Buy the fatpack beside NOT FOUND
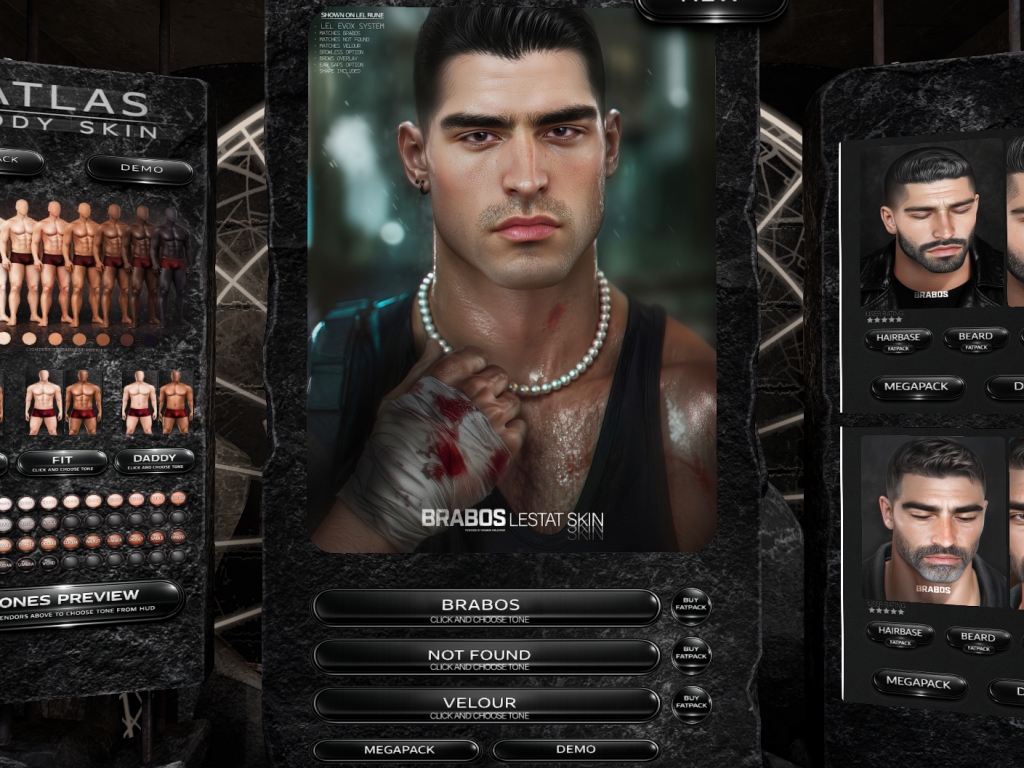Viewport: 1024px width, 768px height. (691, 656)
